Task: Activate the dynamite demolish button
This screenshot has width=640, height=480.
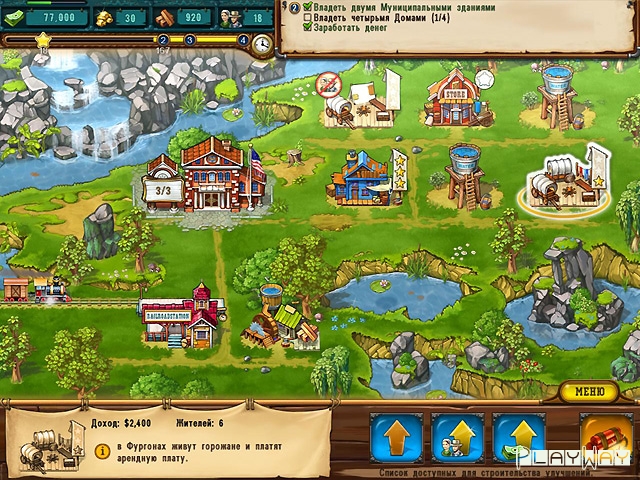Action: 605,438
